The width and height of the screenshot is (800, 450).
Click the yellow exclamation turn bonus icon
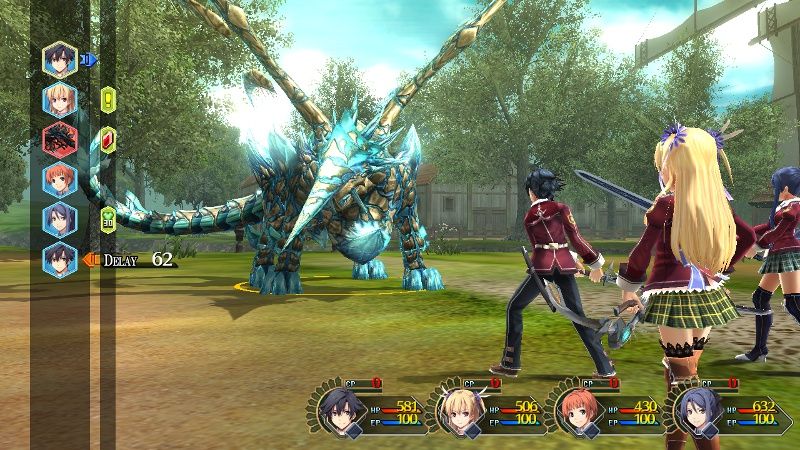[x=108, y=100]
